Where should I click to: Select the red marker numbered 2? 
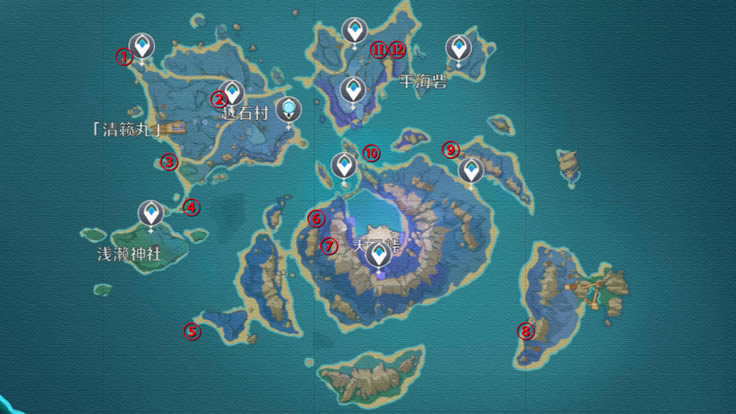click(x=219, y=98)
